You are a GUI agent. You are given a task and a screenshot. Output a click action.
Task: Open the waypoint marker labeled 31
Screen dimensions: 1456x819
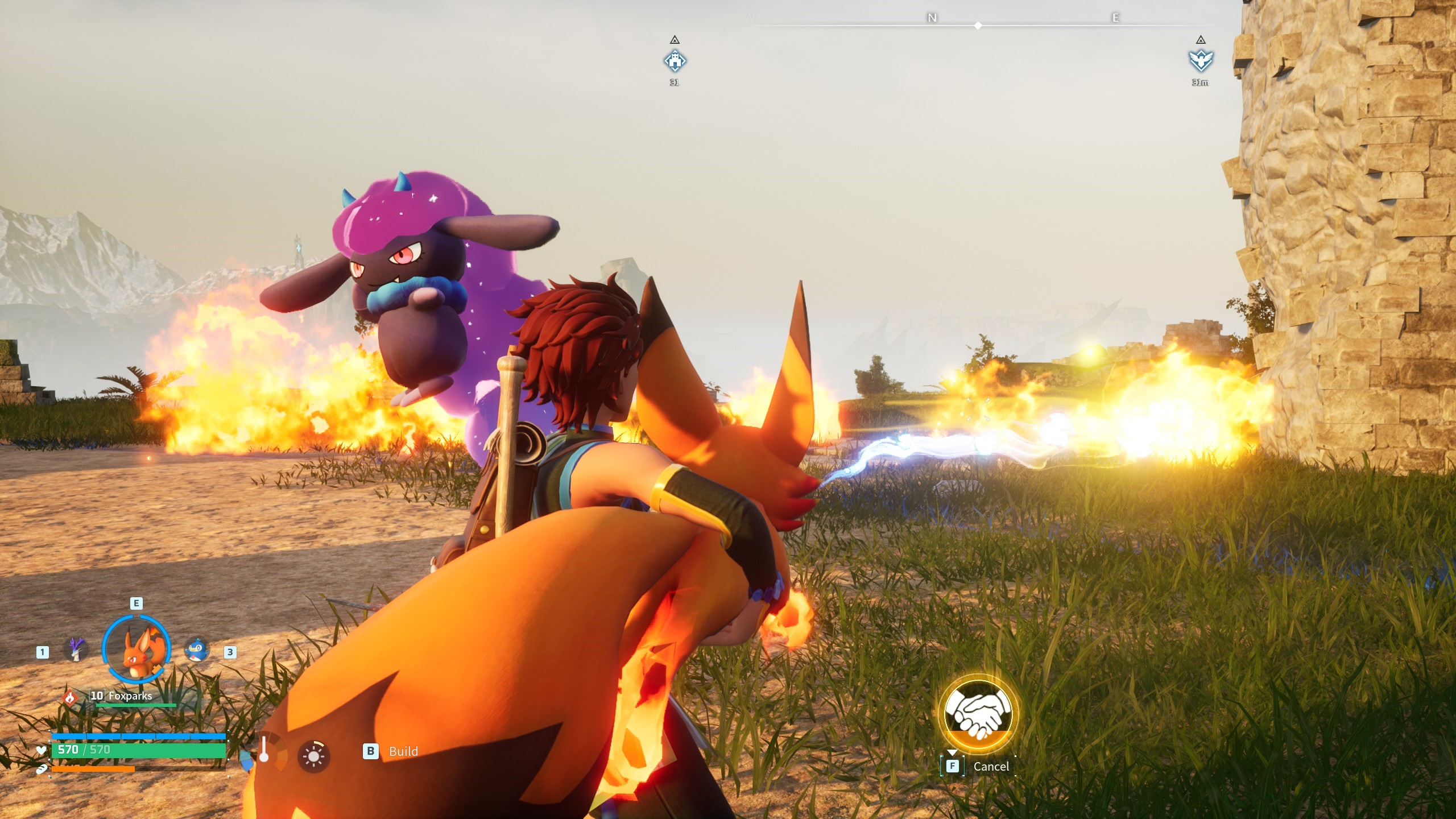[675, 60]
